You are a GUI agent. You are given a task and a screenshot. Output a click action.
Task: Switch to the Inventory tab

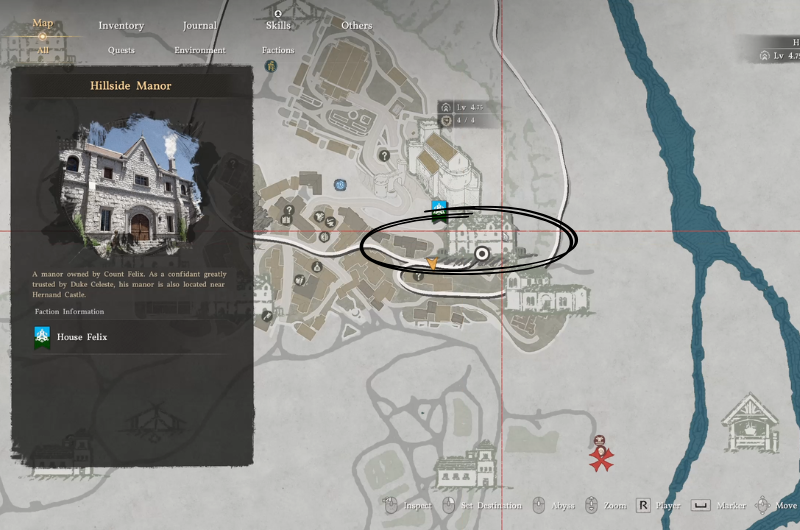click(121, 25)
